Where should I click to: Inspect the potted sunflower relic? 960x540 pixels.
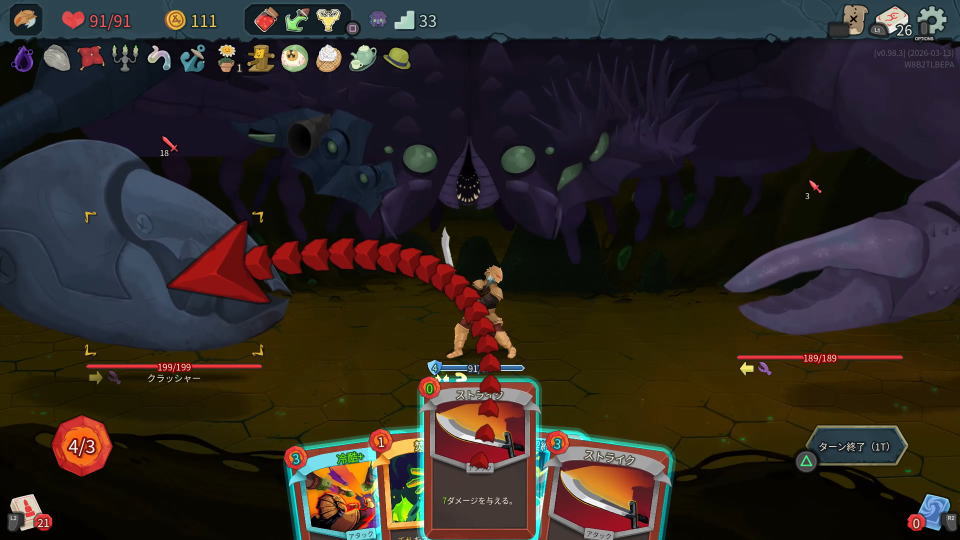pos(227,58)
